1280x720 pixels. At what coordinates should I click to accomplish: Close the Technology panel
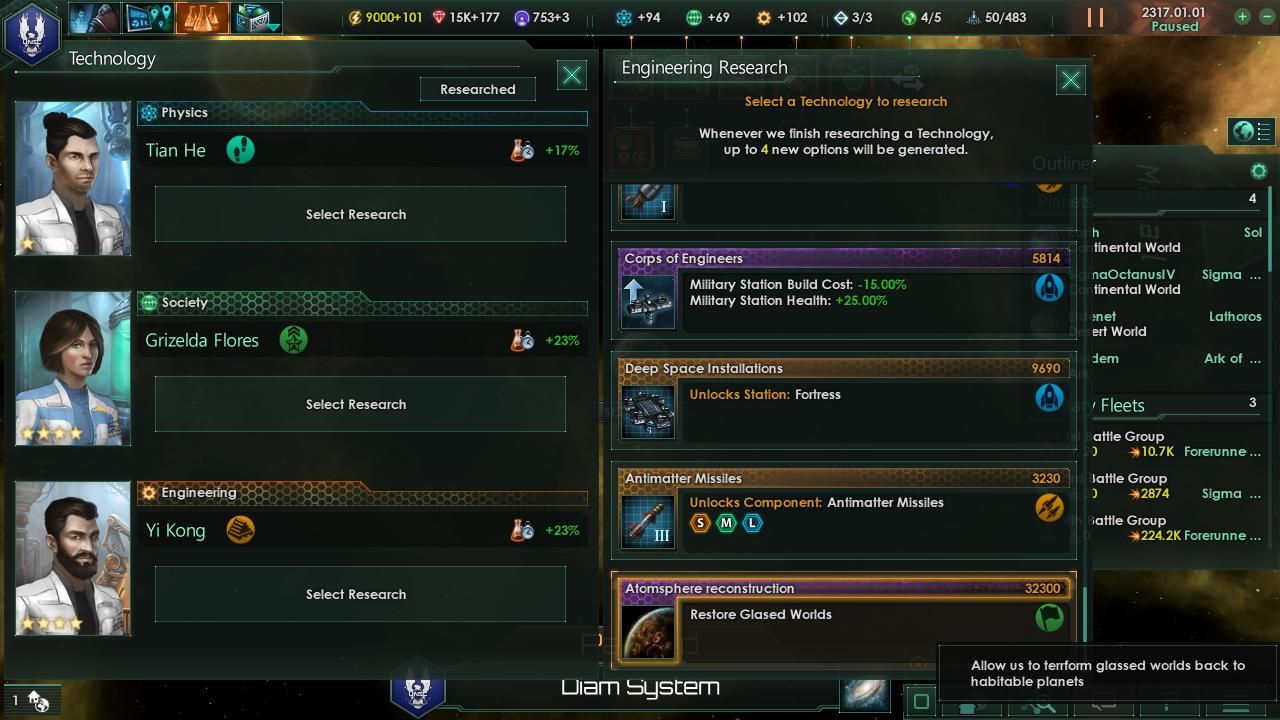tap(572, 75)
